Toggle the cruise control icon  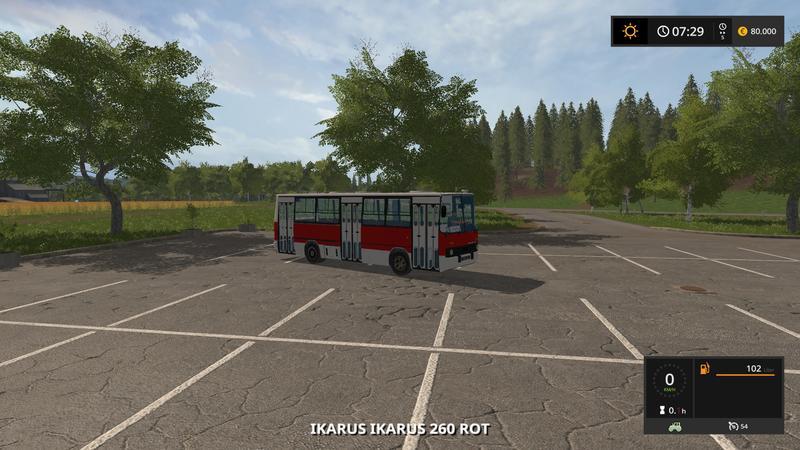point(733,426)
